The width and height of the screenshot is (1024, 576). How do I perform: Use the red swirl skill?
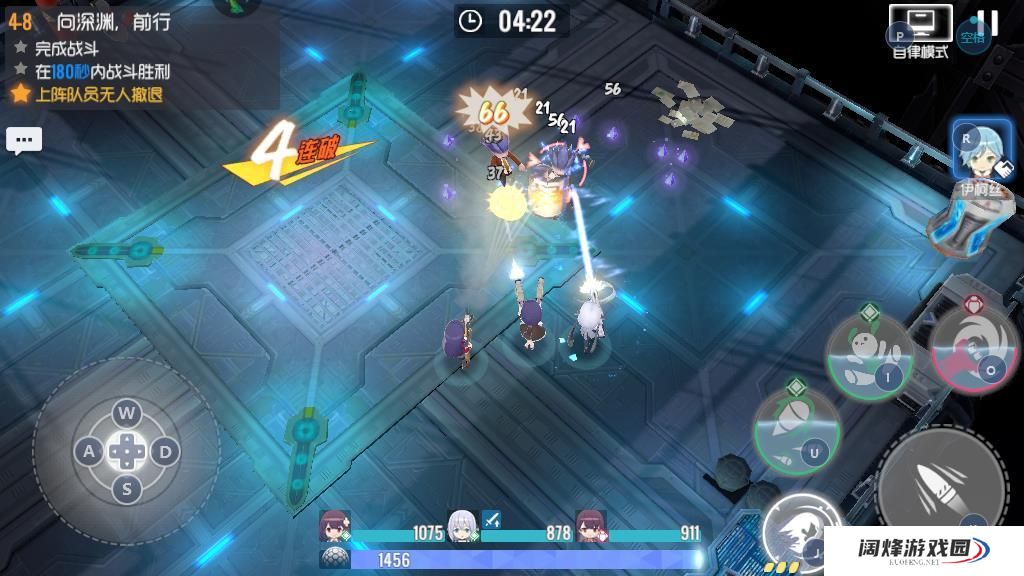tap(974, 345)
